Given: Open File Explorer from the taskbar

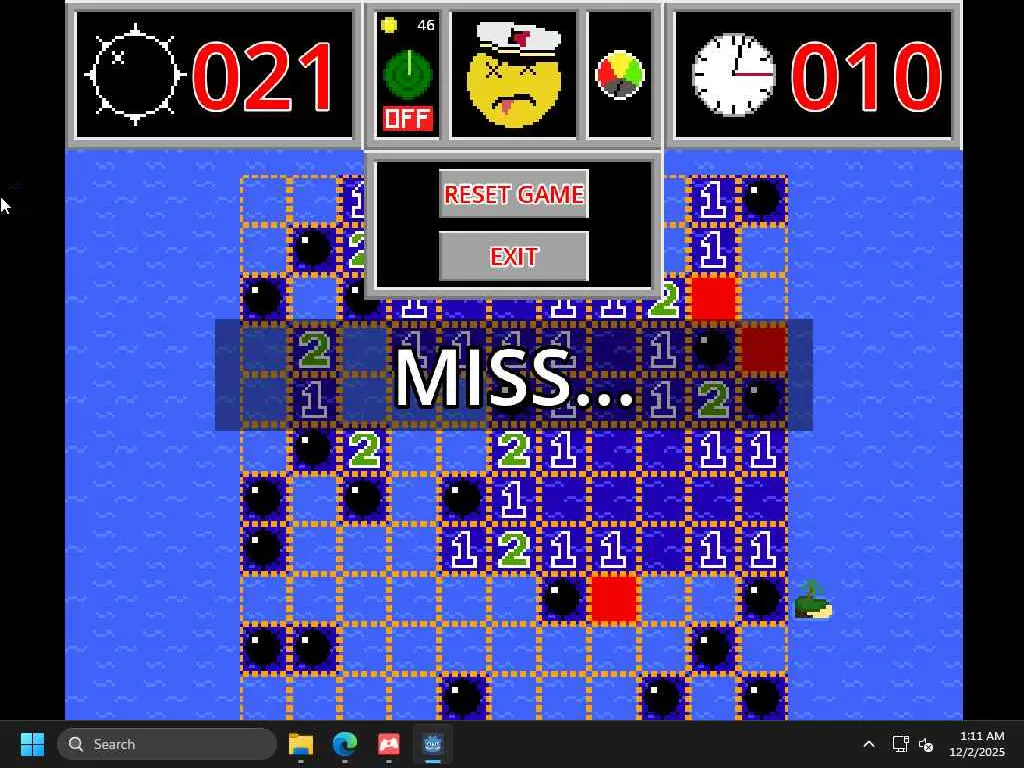Looking at the screenshot, I should coord(301,744).
